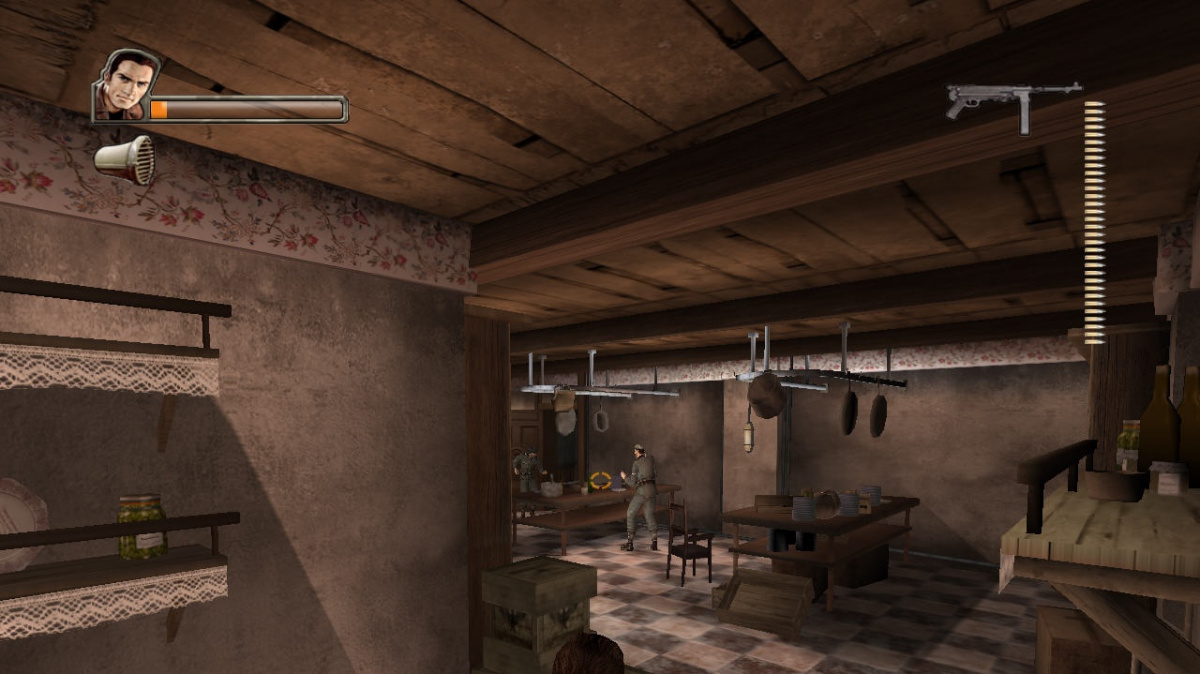Select the megaphone noise indicator icon

125,160
